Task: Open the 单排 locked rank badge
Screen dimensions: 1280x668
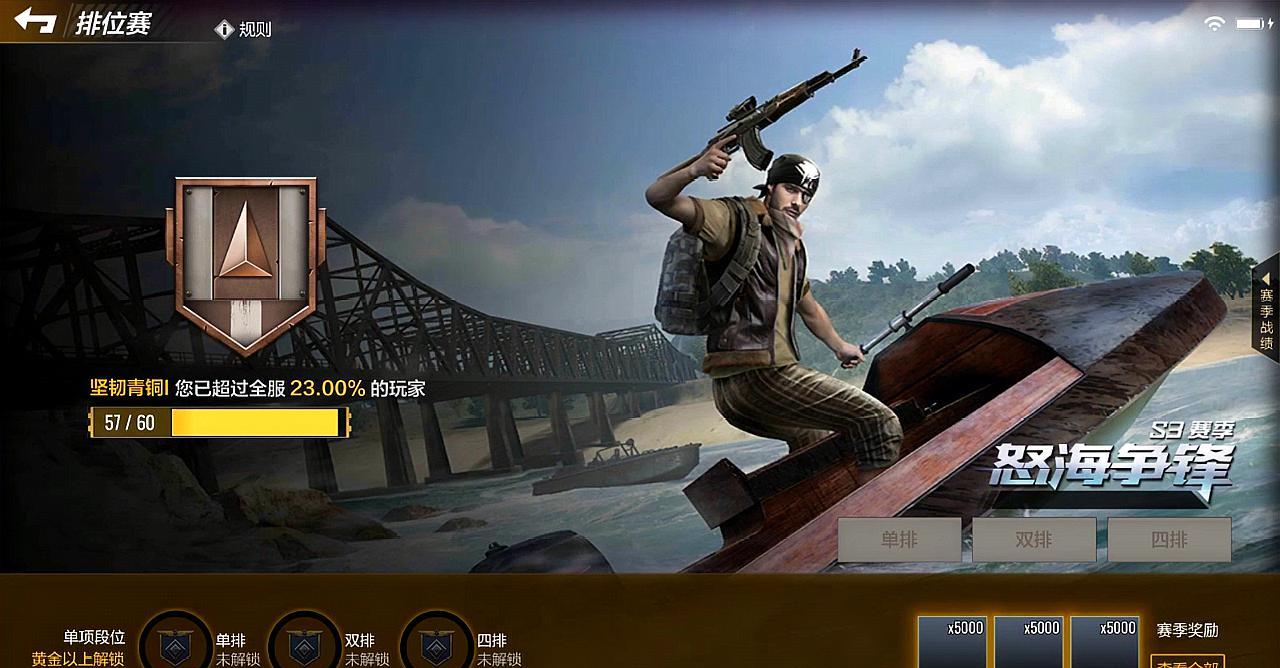Action: [175, 643]
